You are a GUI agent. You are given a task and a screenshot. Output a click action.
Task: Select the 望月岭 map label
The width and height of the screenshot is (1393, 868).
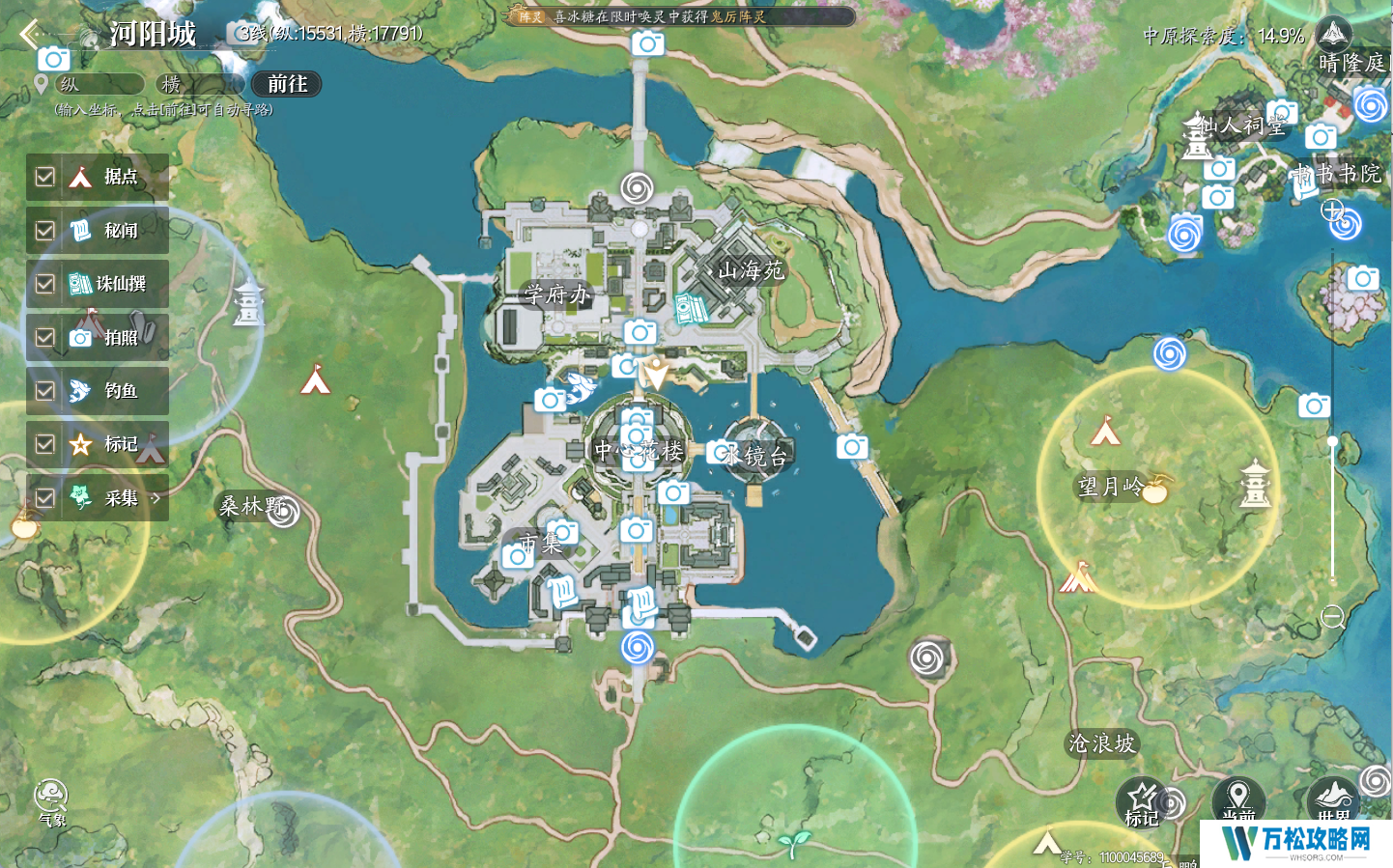pos(1109,486)
